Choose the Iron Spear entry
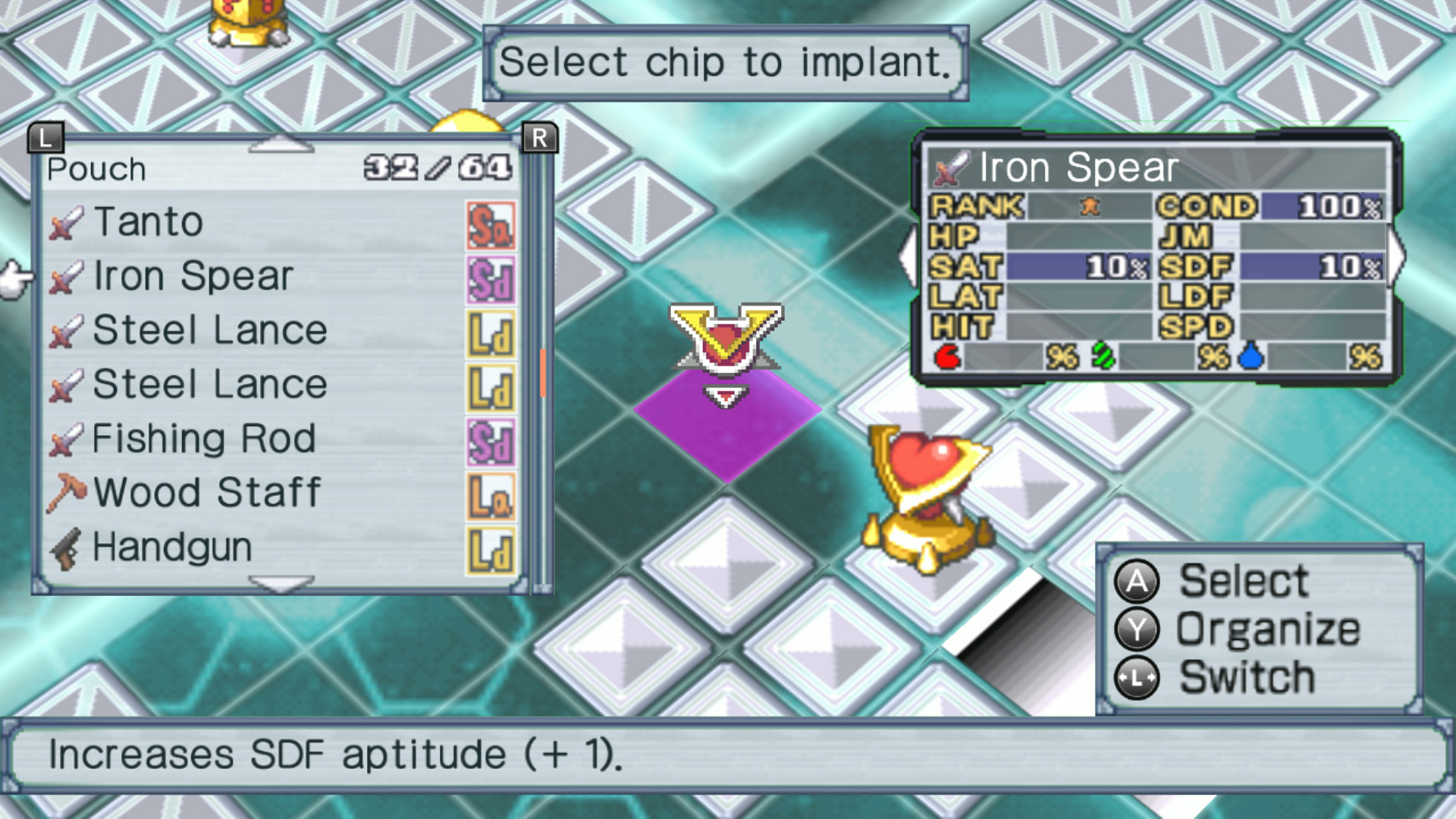The image size is (1456, 819). point(193,277)
